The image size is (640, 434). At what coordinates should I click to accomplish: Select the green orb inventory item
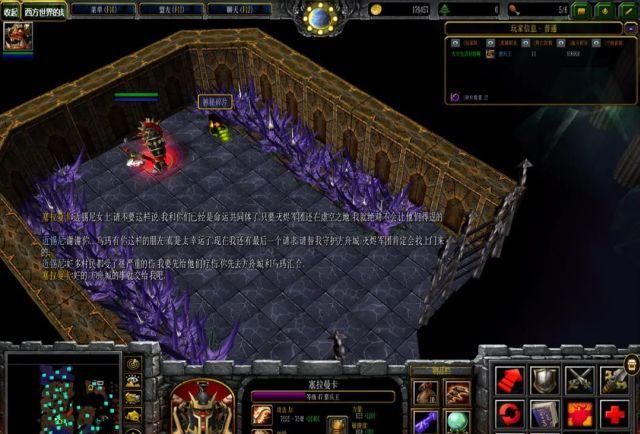456,419
